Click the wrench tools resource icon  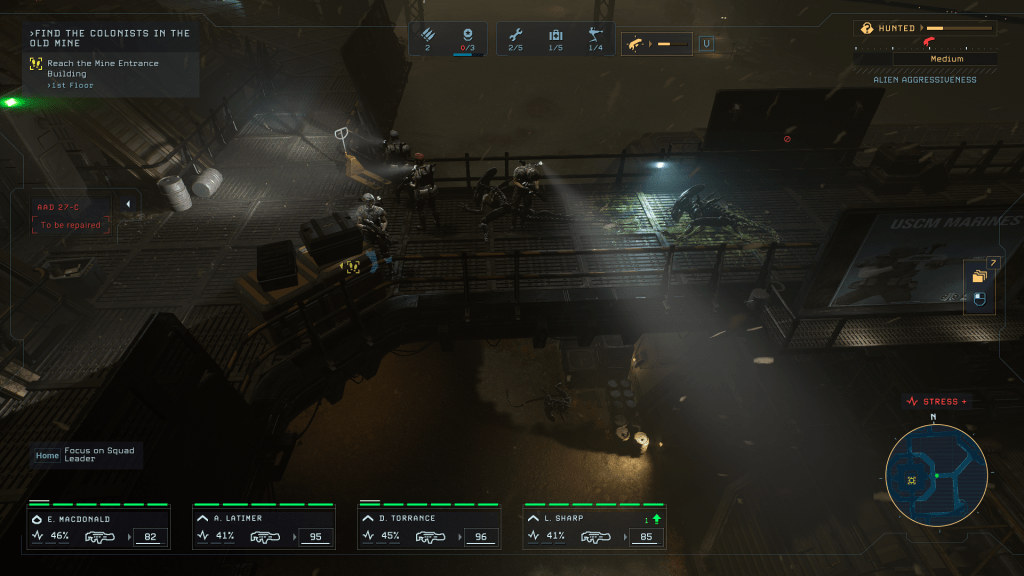pyautogui.click(x=516, y=36)
